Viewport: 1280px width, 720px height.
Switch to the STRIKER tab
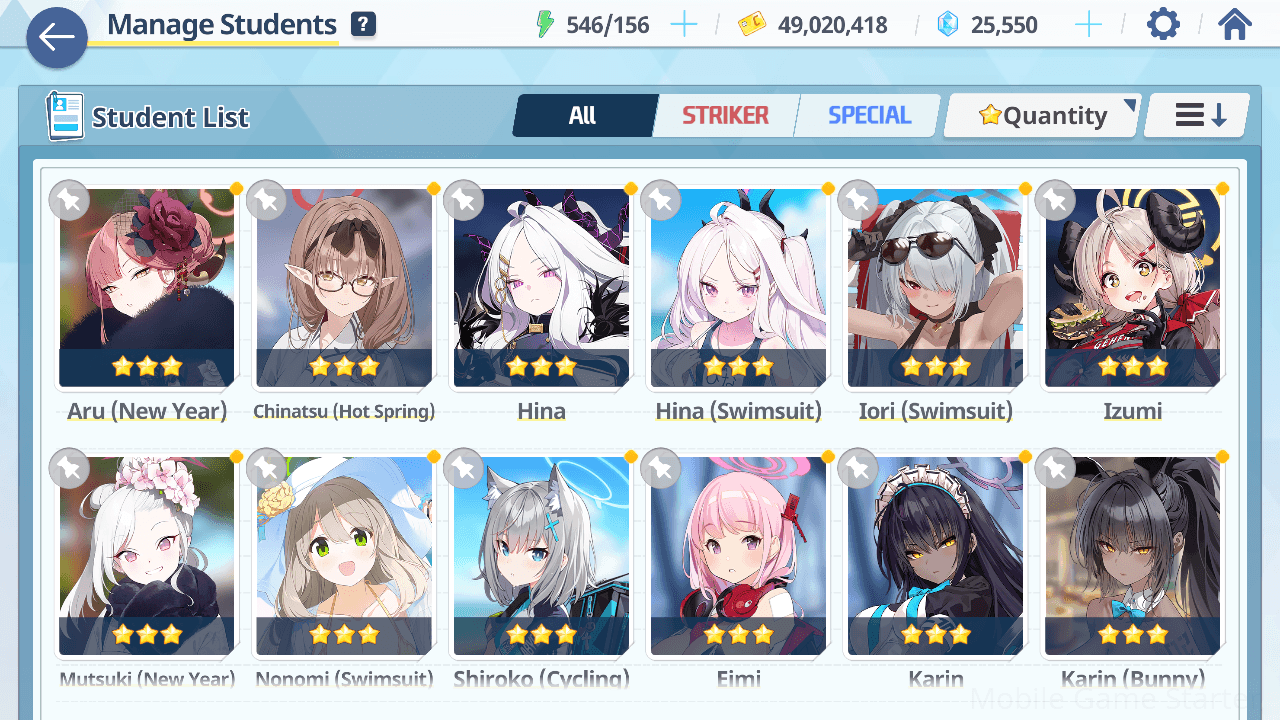pyautogui.click(x=725, y=116)
